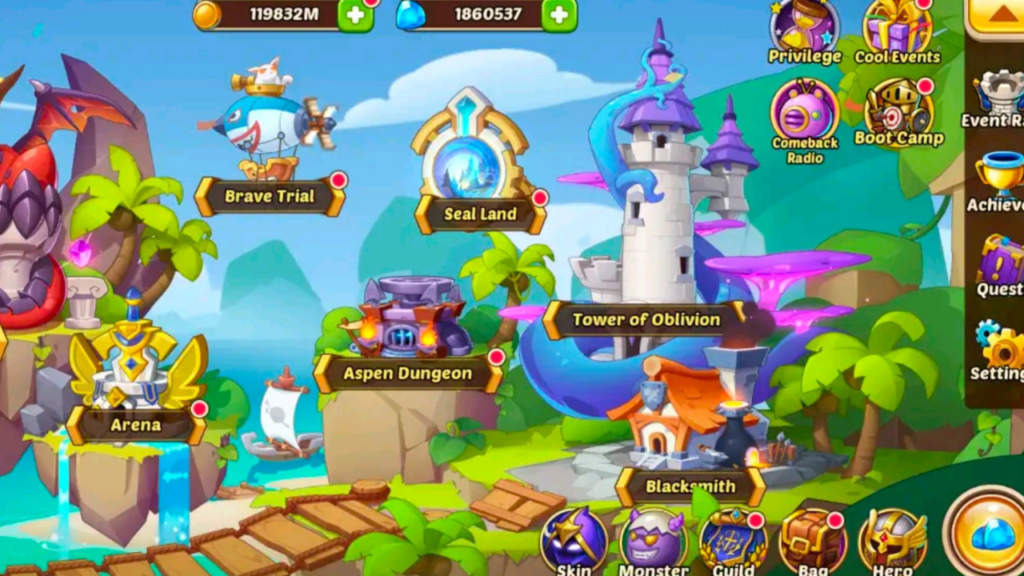
Task: Open the Tower of Oblivion
Action: [646, 320]
